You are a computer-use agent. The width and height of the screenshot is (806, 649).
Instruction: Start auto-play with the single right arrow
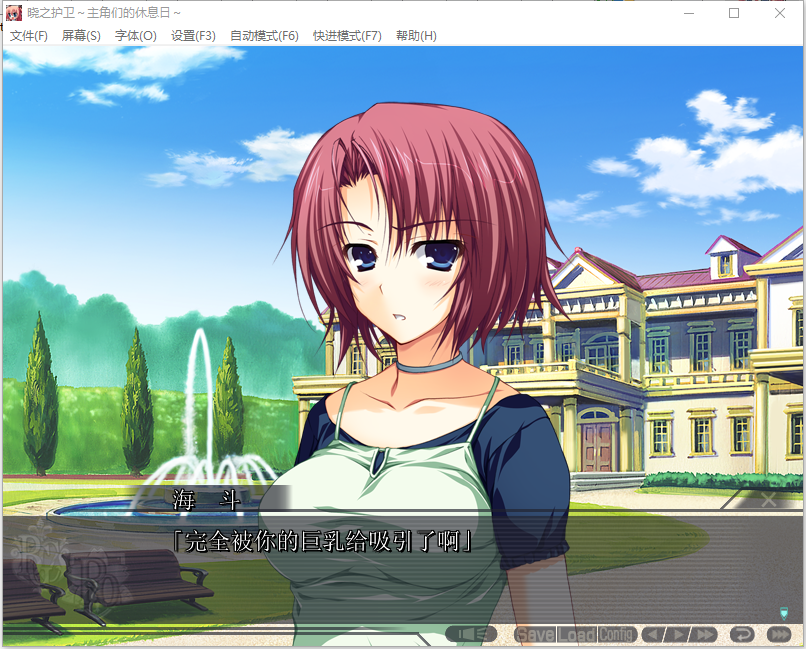677,635
